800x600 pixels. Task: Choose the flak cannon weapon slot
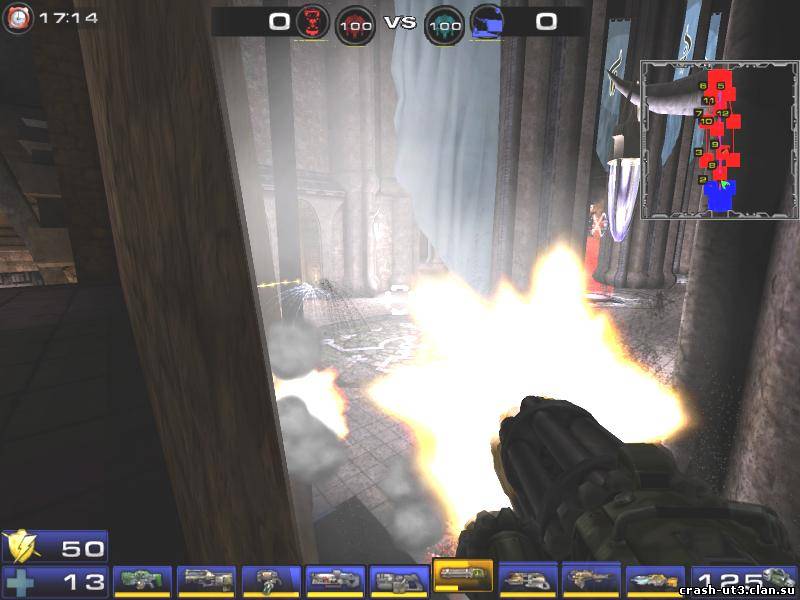(x=527, y=580)
